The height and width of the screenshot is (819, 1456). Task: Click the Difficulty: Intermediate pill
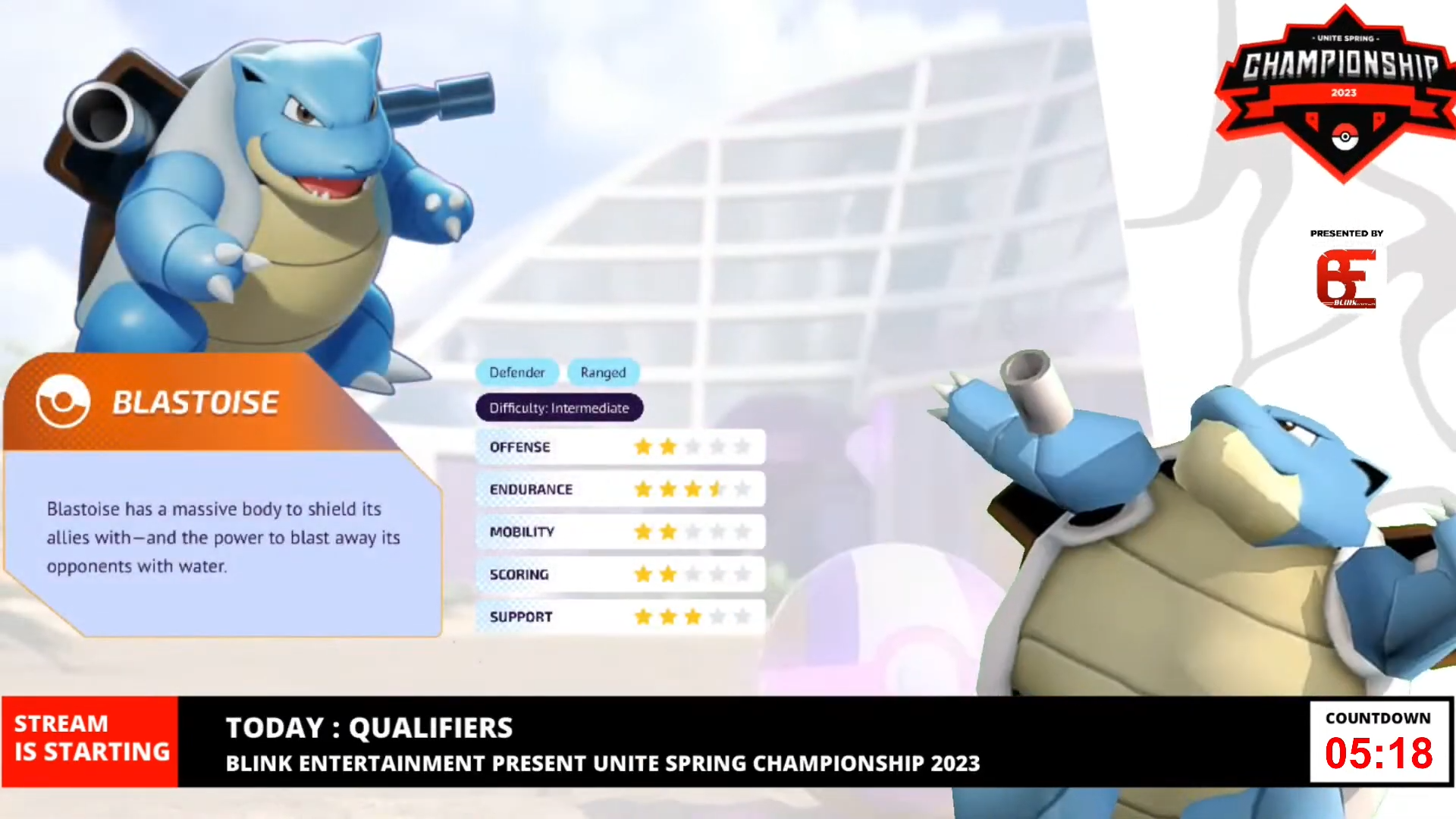tap(559, 408)
